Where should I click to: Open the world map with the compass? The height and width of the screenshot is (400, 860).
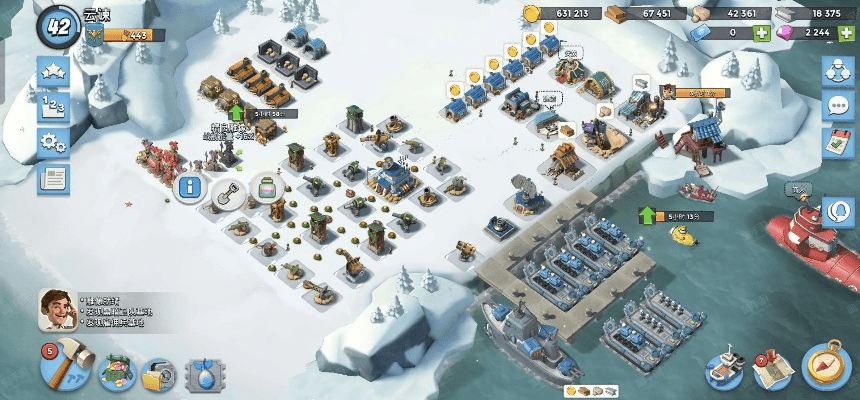826,366
